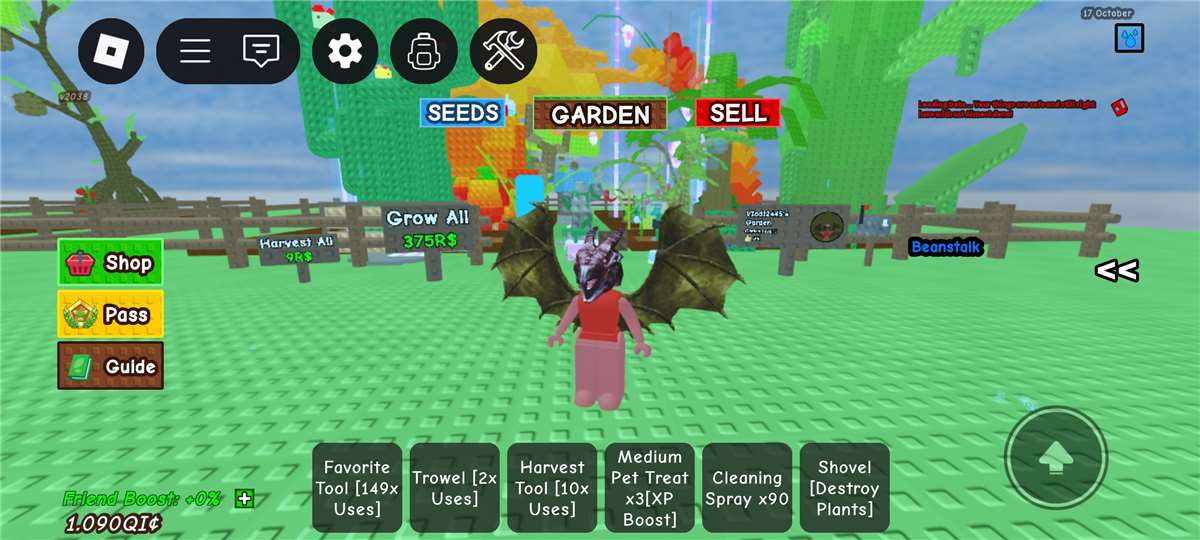Image resolution: width=1200 pixels, height=540 pixels.
Task: Choose the Medium Pet Treat slot
Action: click(x=649, y=488)
